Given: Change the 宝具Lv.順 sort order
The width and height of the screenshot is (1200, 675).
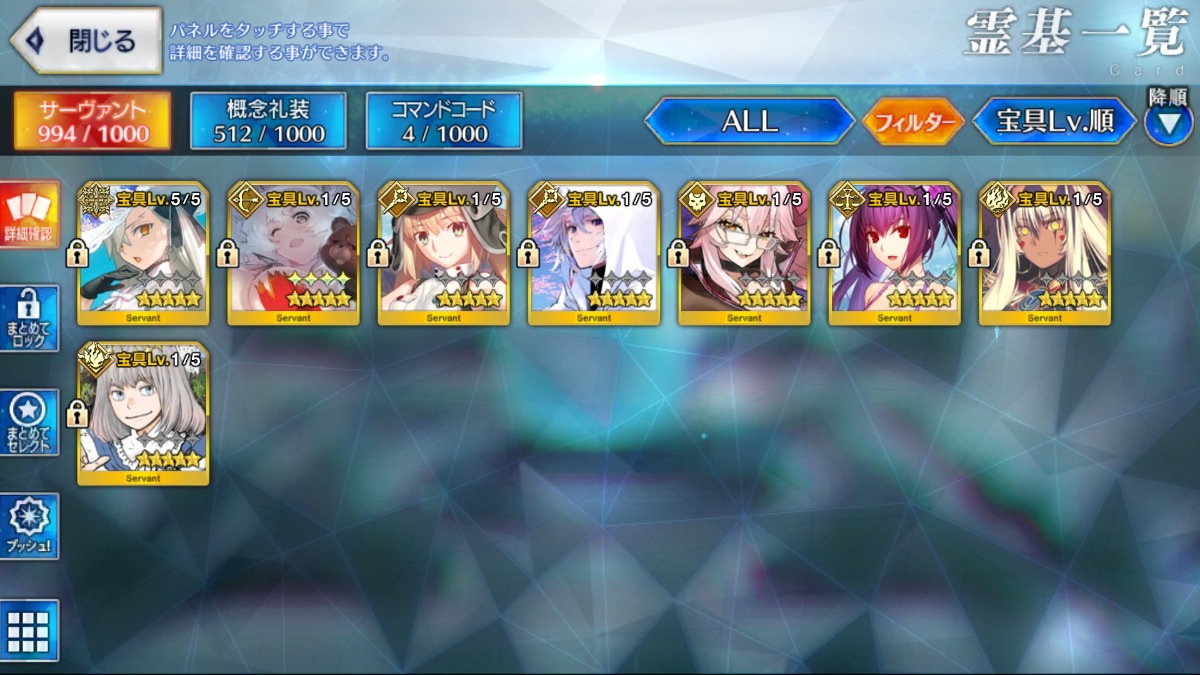Looking at the screenshot, I should click(x=1055, y=121).
